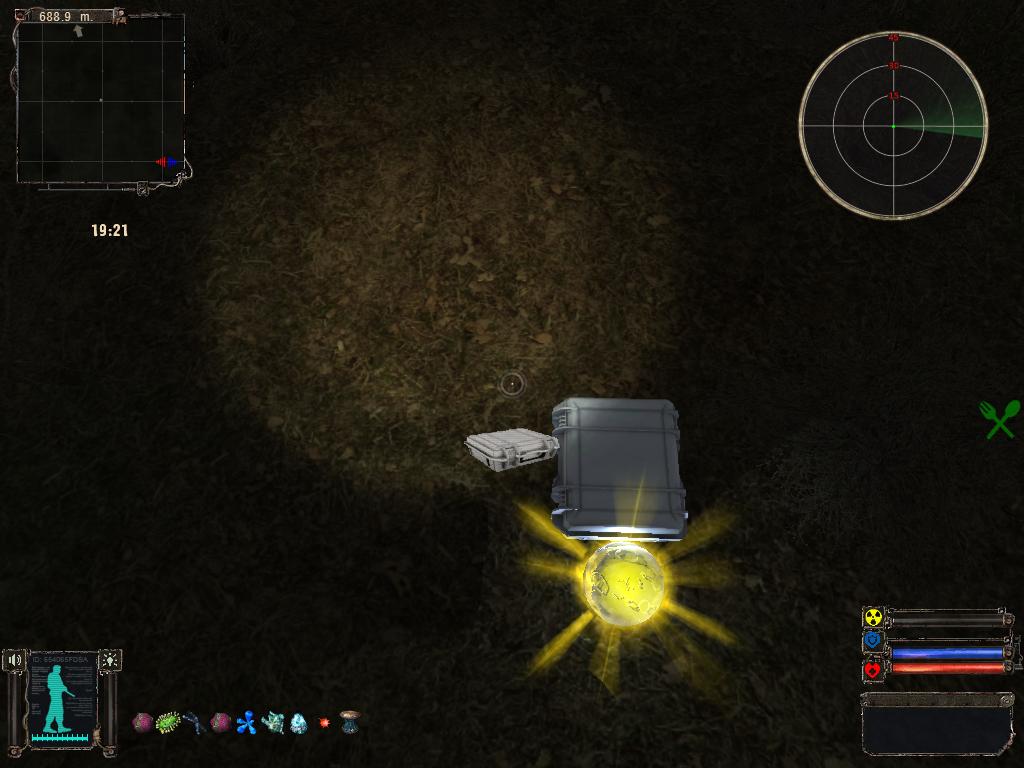Select the green spiky artifact icon
The image size is (1024, 768).
[168, 721]
